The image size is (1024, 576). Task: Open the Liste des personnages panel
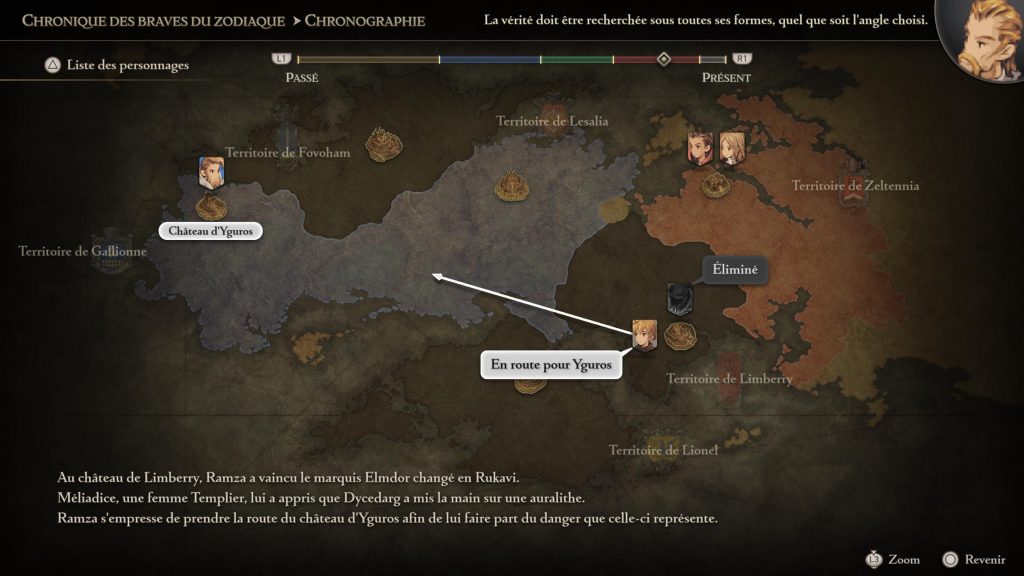tap(116, 66)
